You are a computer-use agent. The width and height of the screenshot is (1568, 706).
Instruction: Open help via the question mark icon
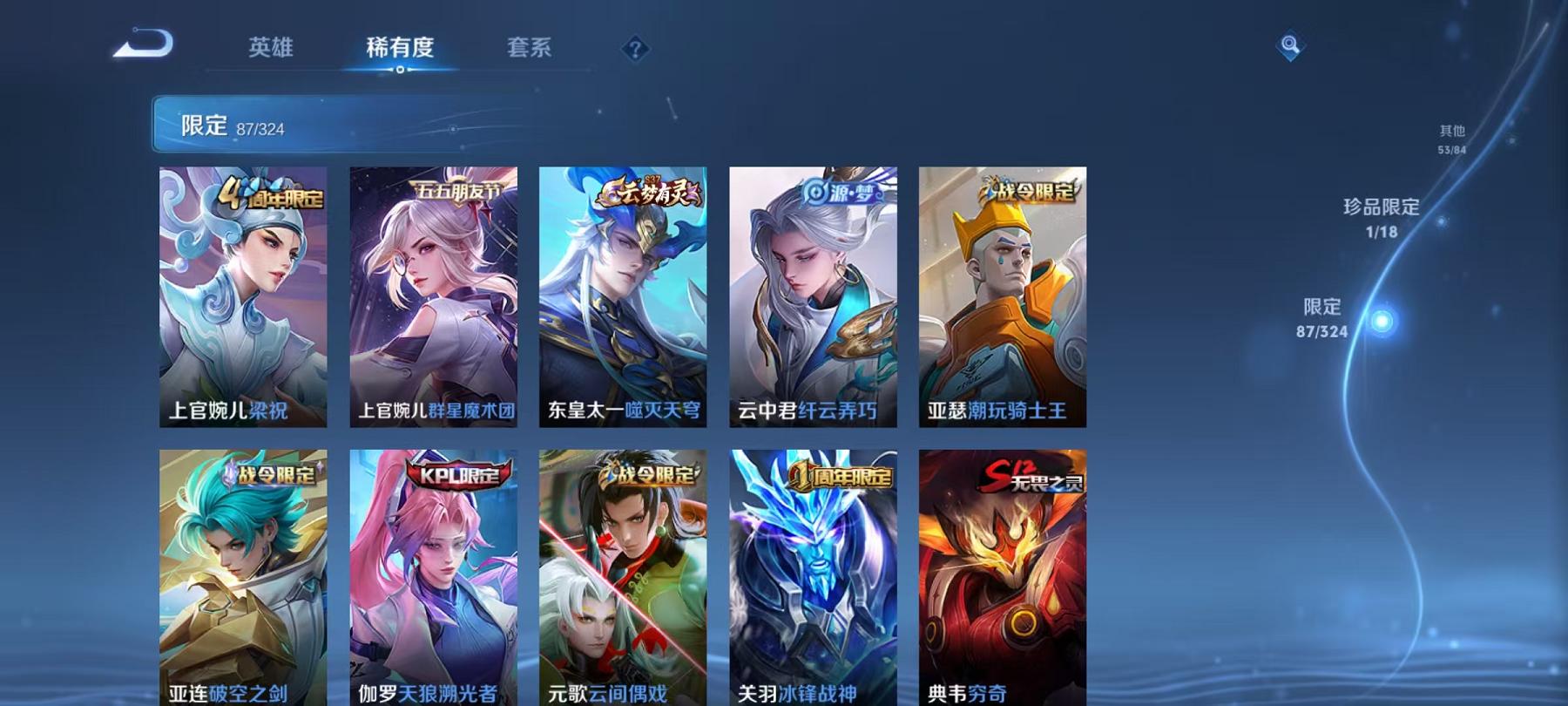click(x=637, y=49)
